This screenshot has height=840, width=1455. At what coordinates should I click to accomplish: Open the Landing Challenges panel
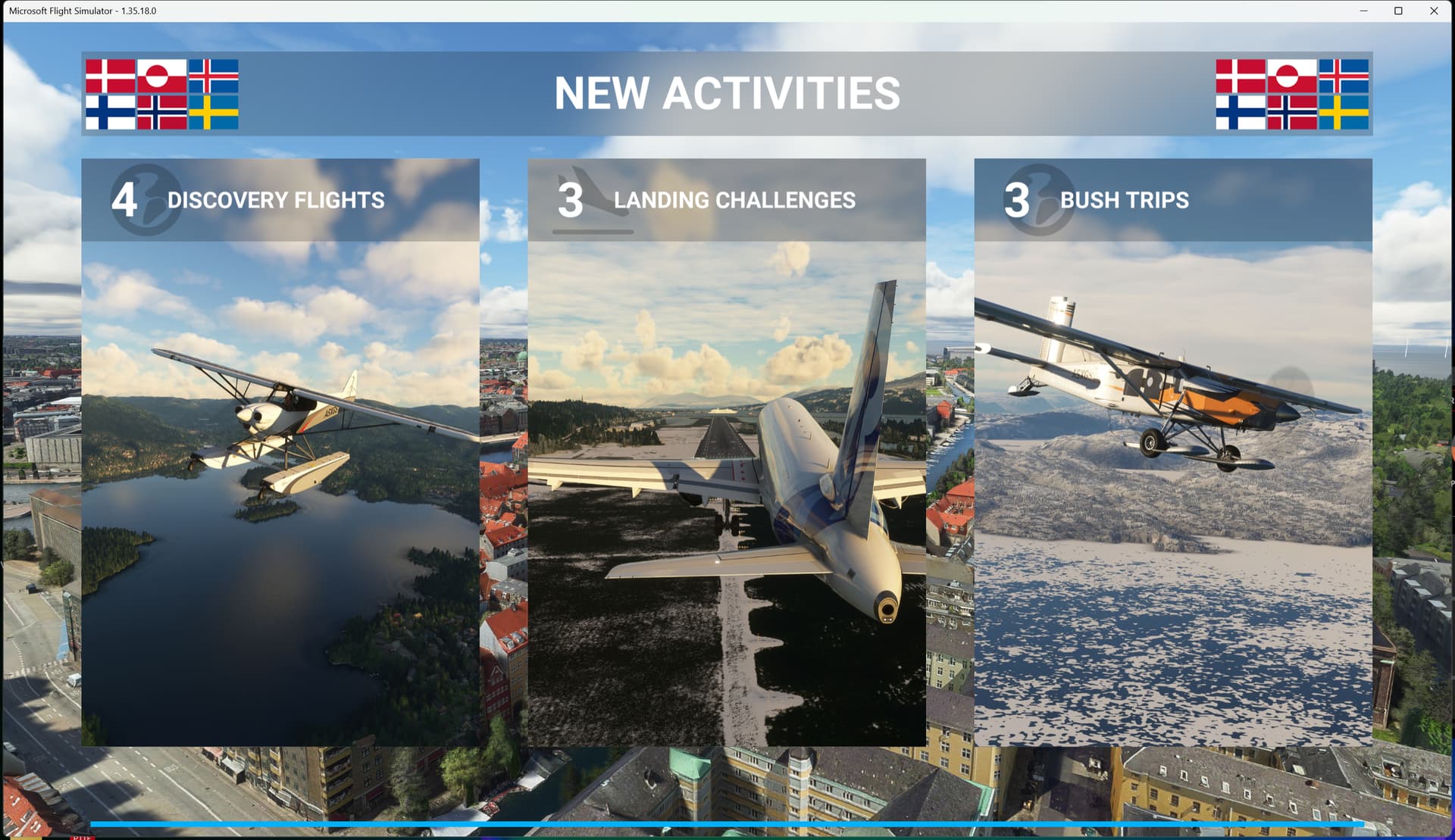click(726, 451)
